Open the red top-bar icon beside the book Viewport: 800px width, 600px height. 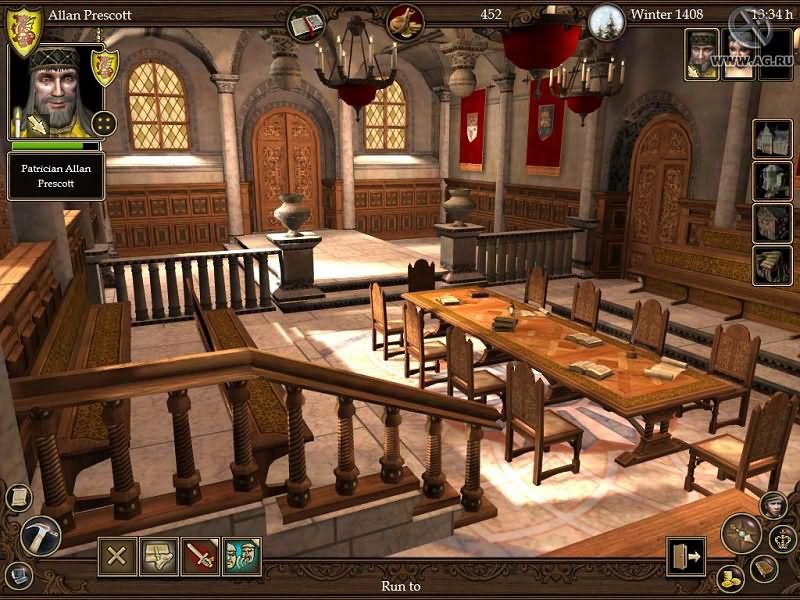pyautogui.click(x=405, y=21)
